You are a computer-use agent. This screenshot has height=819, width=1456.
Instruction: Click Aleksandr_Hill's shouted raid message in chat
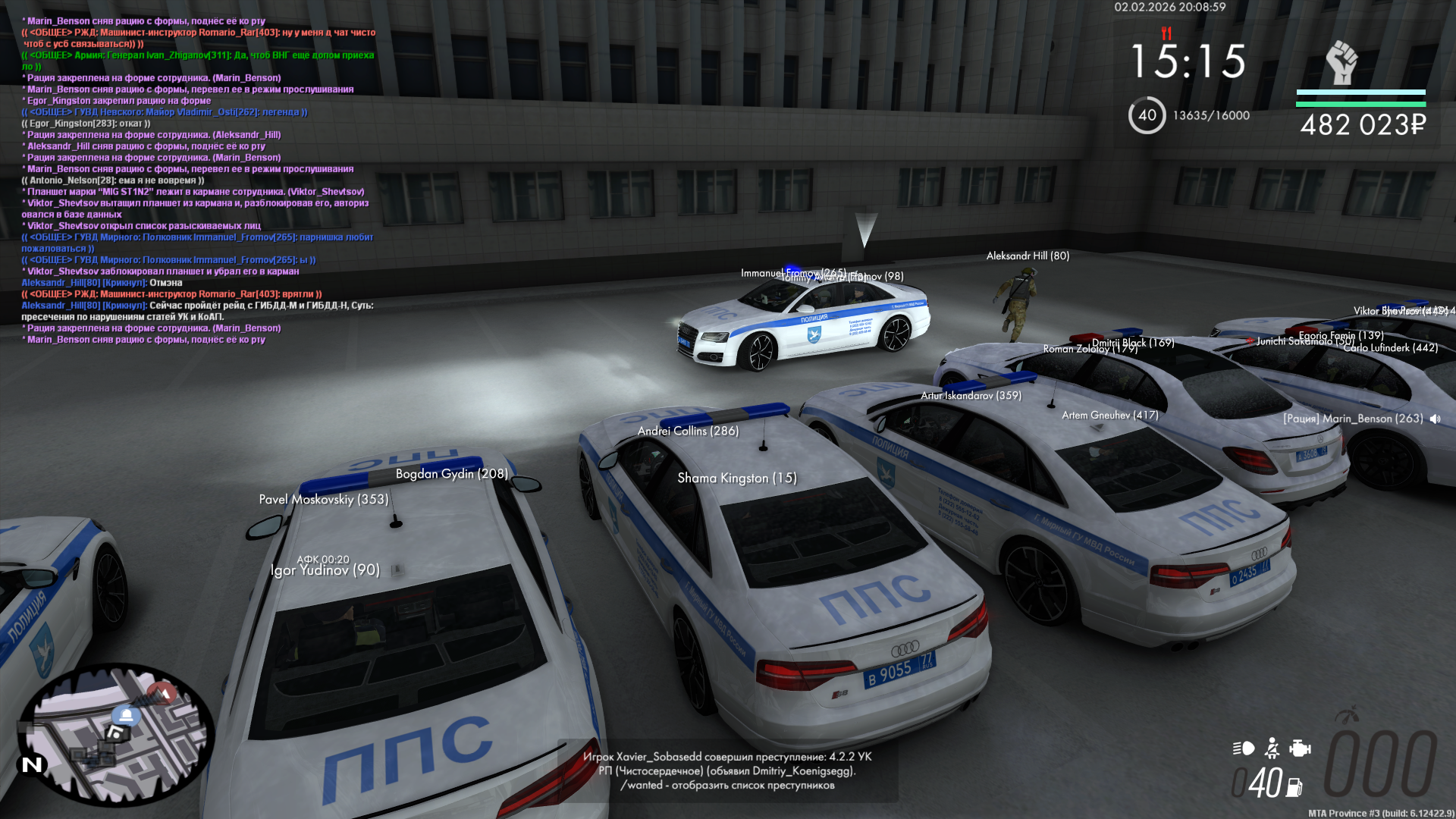[197, 311]
